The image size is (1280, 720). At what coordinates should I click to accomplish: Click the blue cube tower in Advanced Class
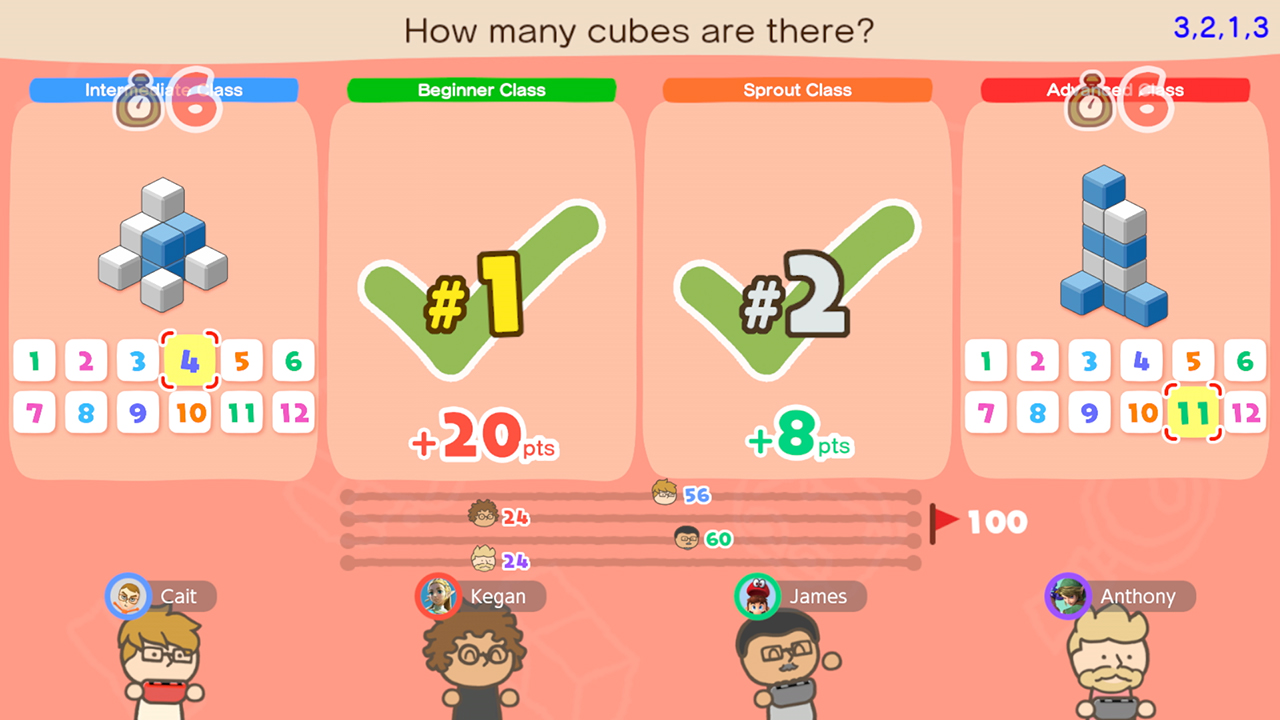pos(1113,245)
